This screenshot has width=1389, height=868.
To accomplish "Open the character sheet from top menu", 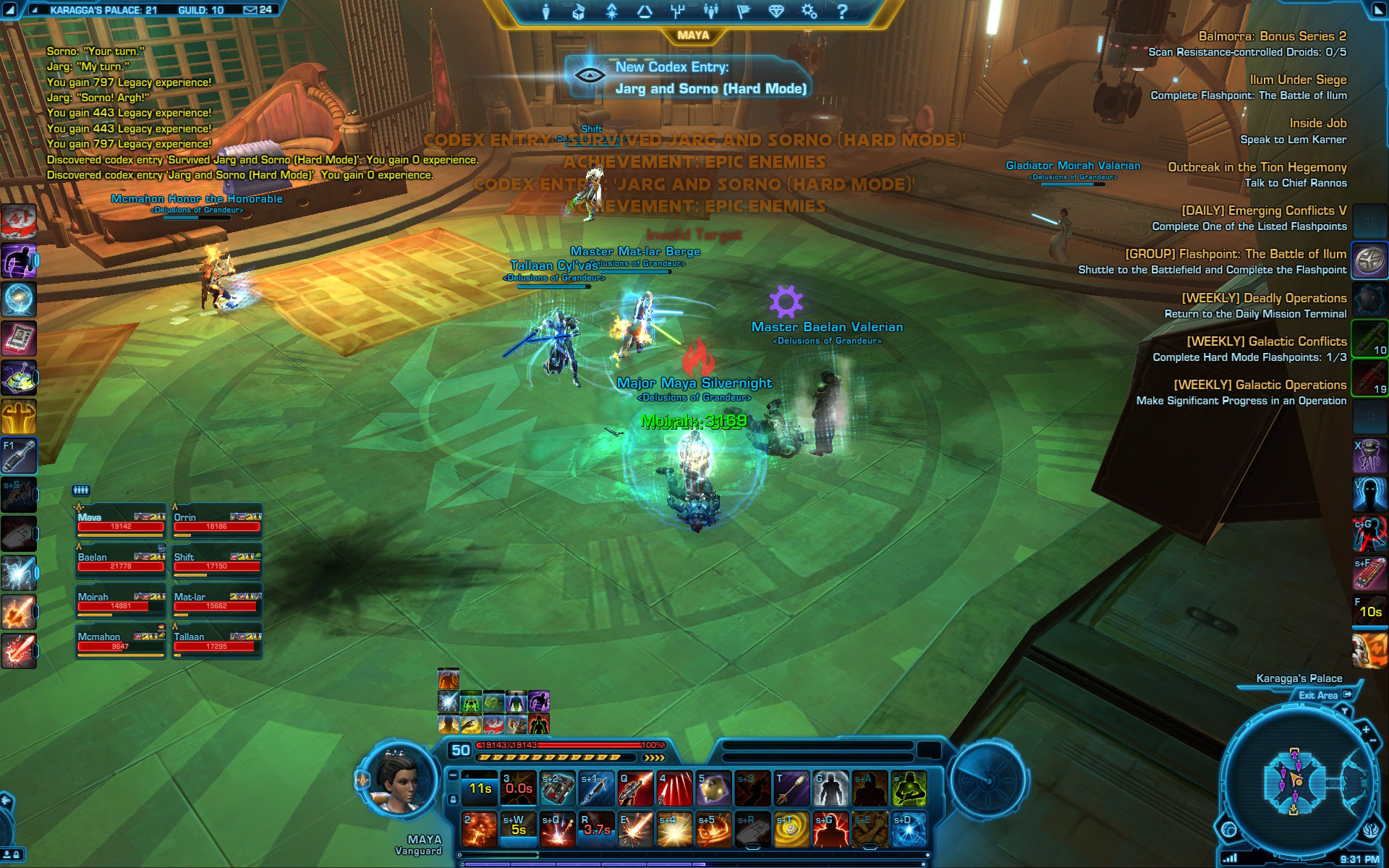I will pyautogui.click(x=546, y=12).
